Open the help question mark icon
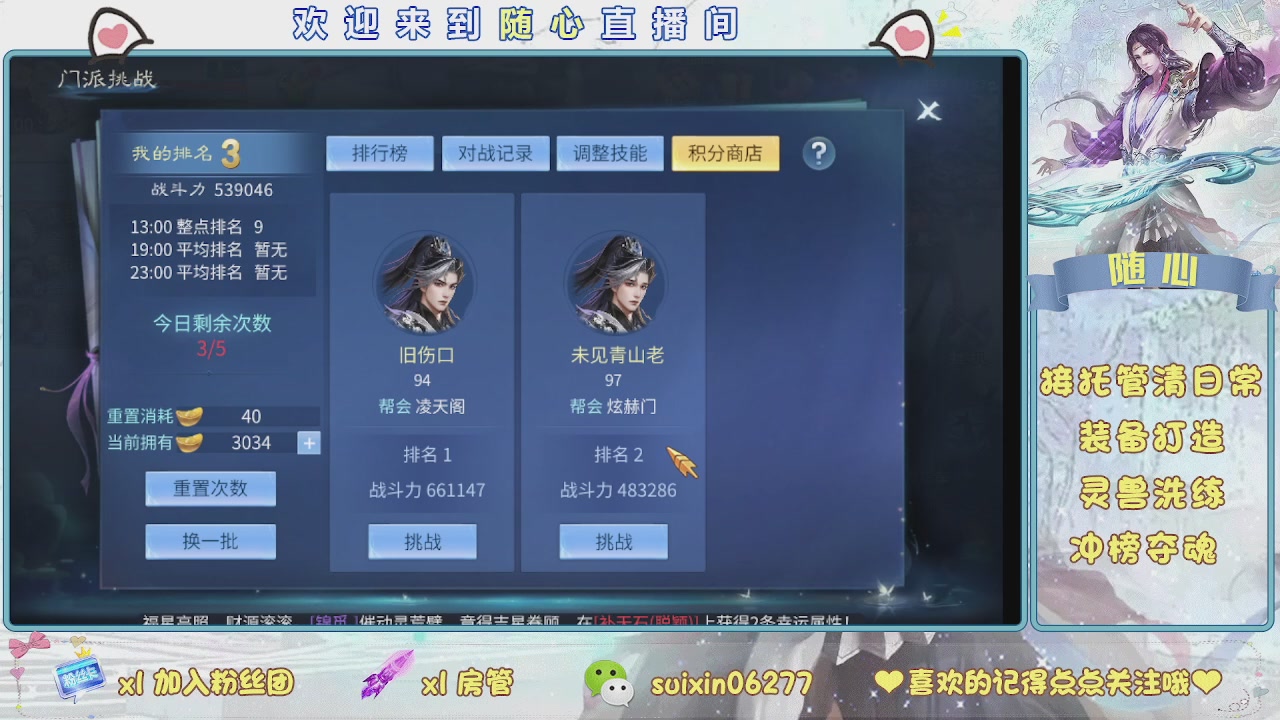The image size is (1280, 720). tap(818, 153)
